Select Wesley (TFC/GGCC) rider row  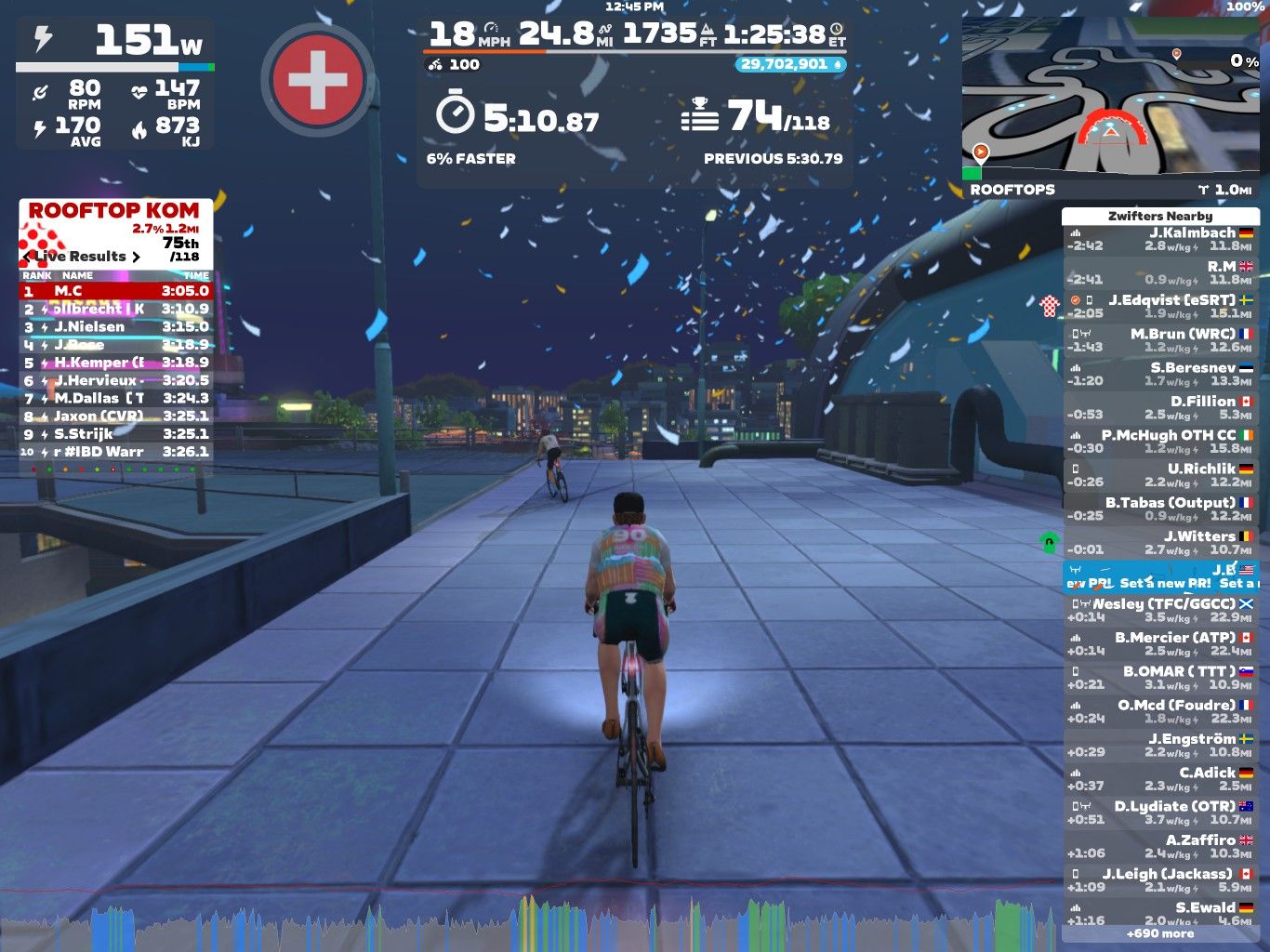click(x=1159, y=610)
